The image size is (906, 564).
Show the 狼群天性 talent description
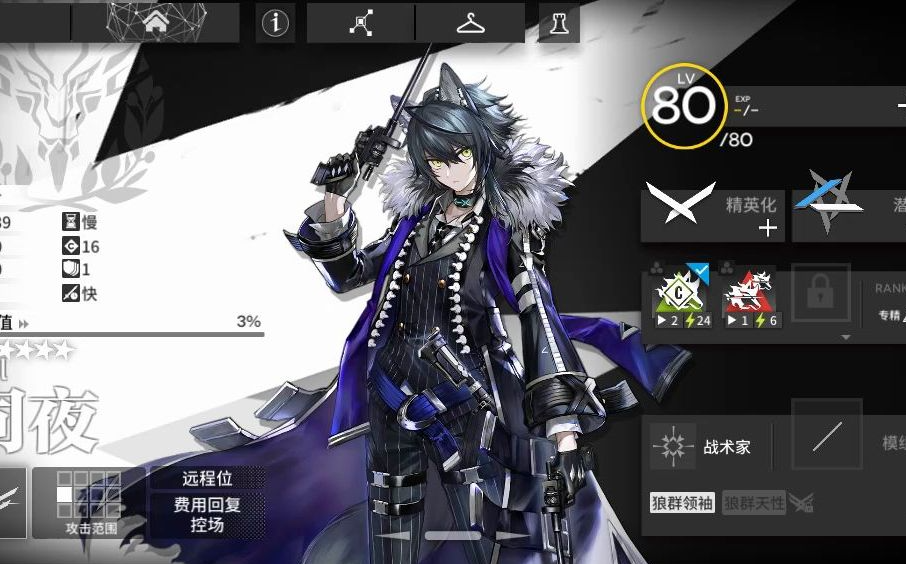coord(754,503)
